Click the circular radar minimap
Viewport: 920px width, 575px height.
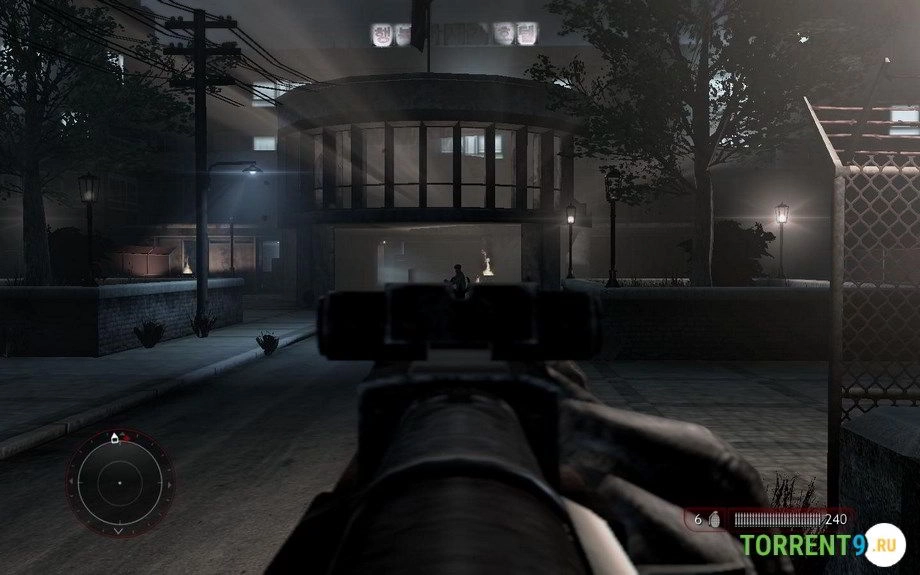[118, 482]
